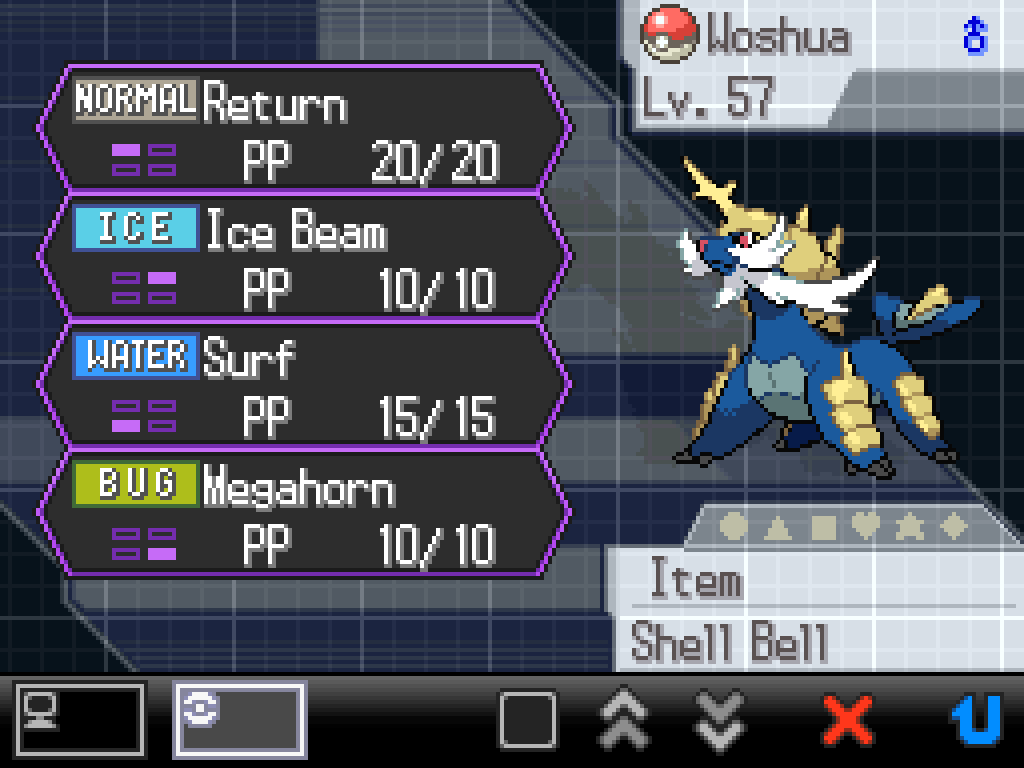Open details for the Megahorn move
The width and height of the screenshot is (1024, 768).
point(305,513)
